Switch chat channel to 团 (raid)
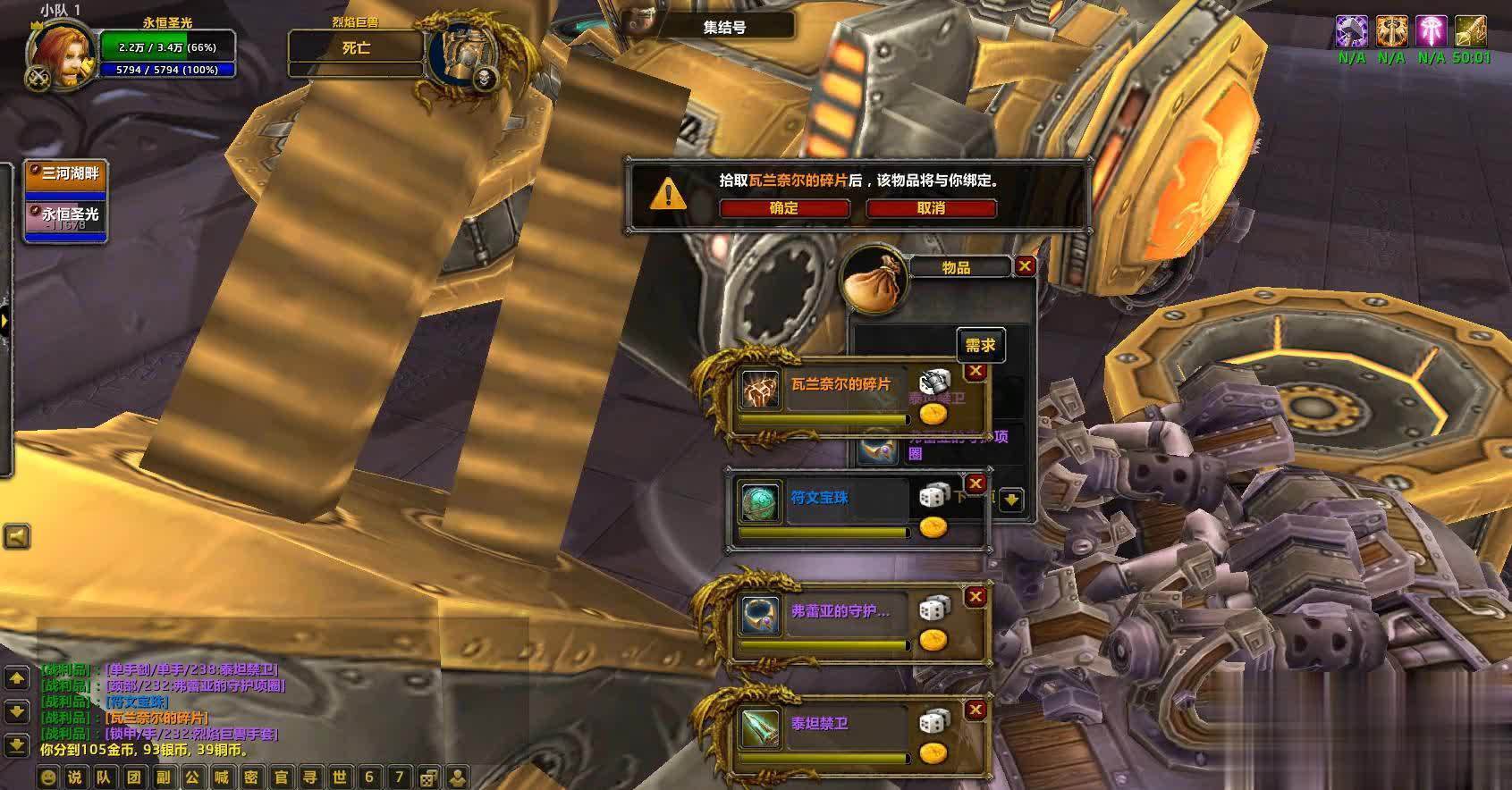The image size is (1512, 790). 134,777
